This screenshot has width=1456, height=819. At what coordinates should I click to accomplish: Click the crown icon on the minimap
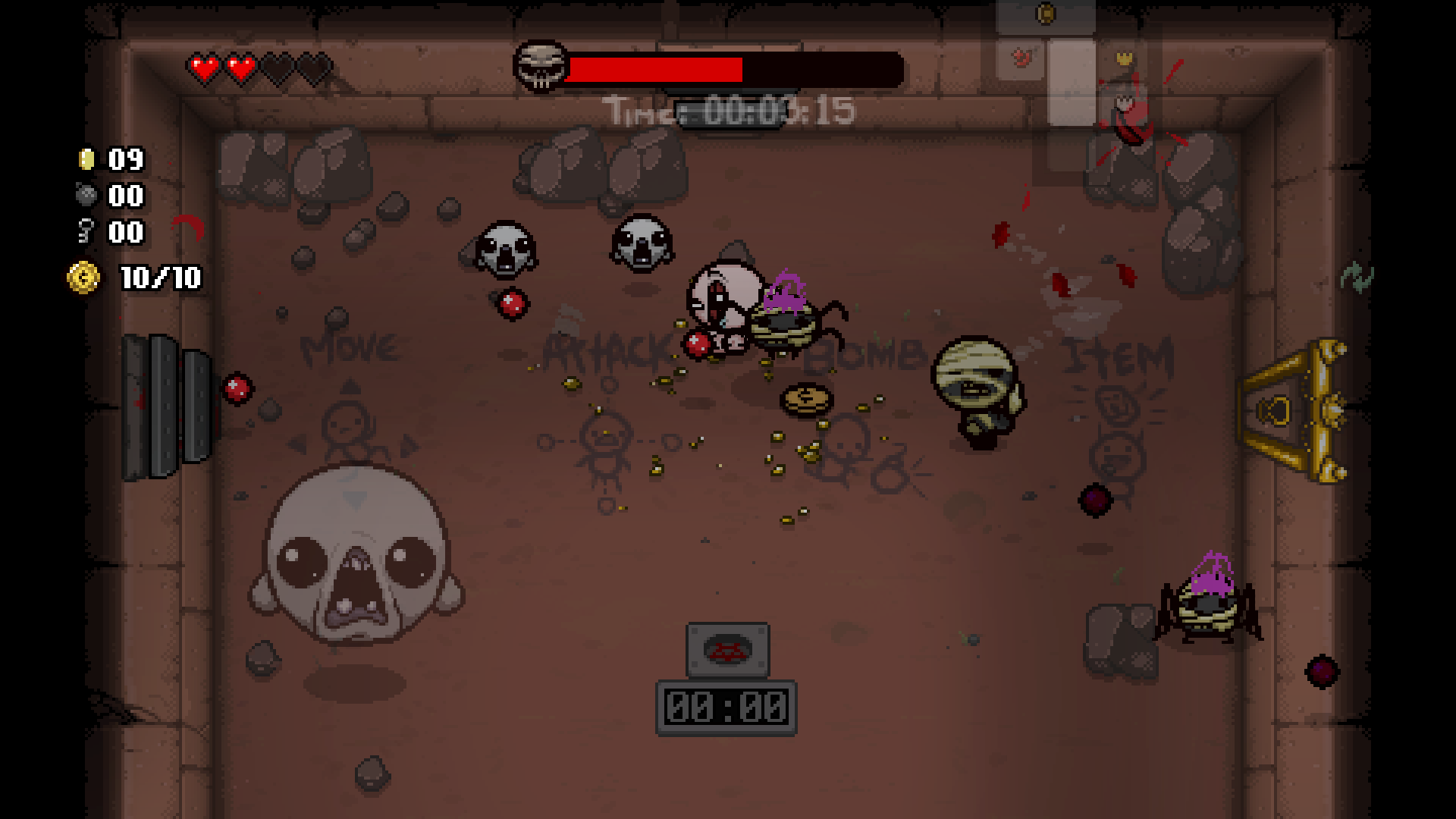coord(1125,58)
